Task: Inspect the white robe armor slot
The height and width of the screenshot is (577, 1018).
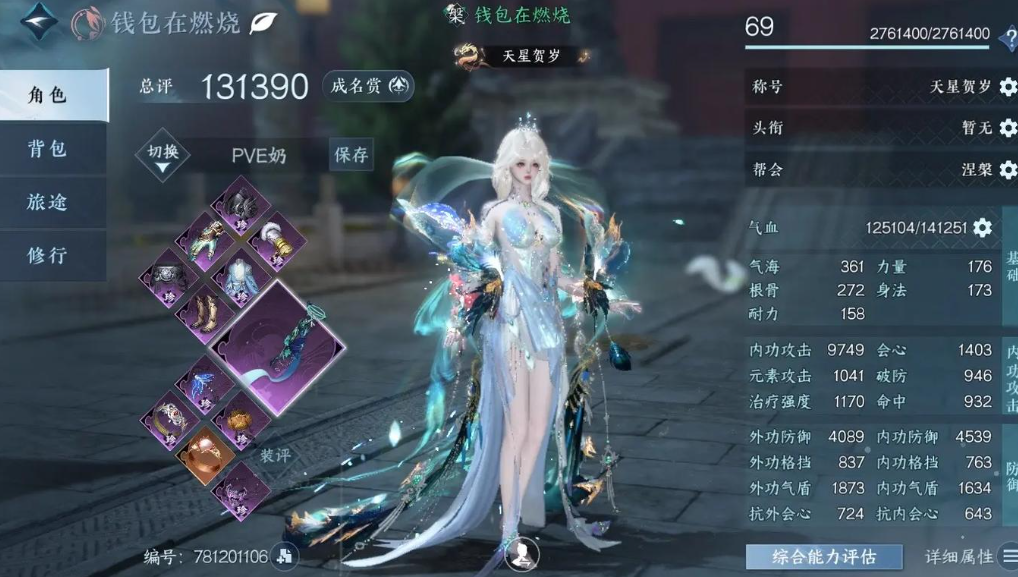Action: point(240,277)
